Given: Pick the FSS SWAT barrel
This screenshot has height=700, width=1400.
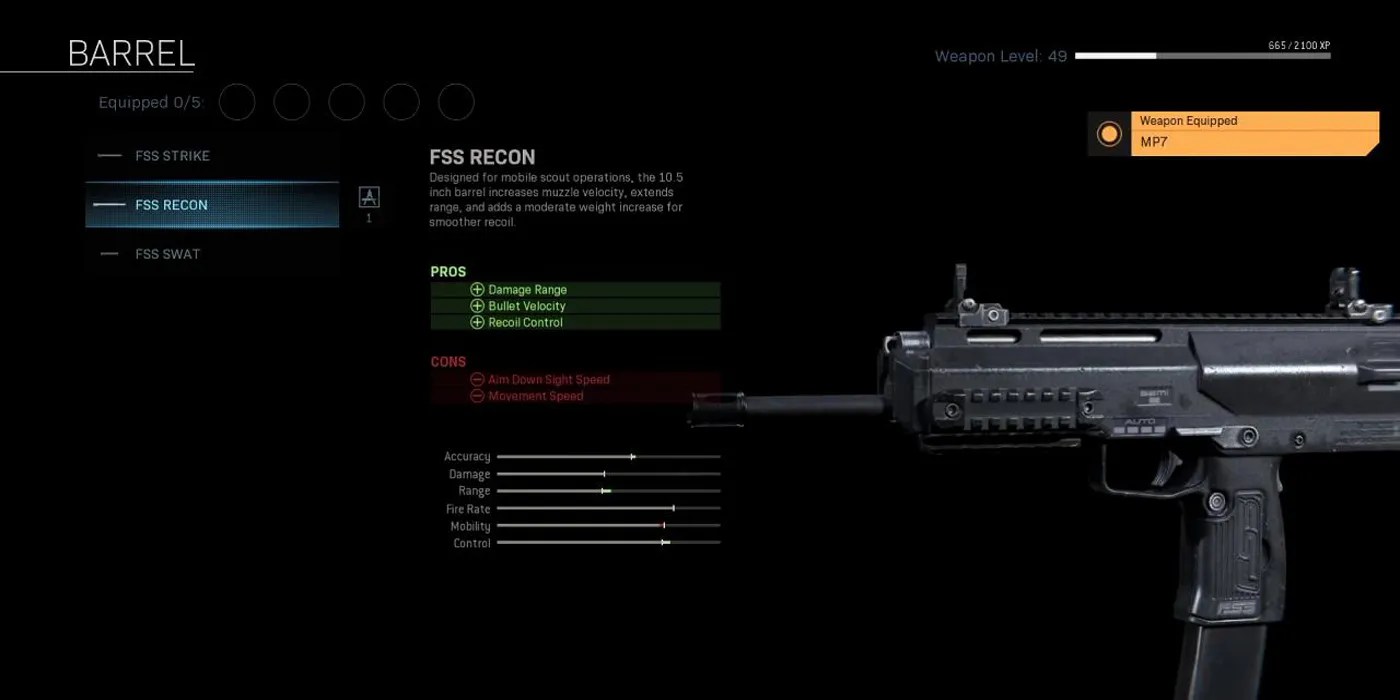Looking at the screenshot, I should [x=212, y=254].
